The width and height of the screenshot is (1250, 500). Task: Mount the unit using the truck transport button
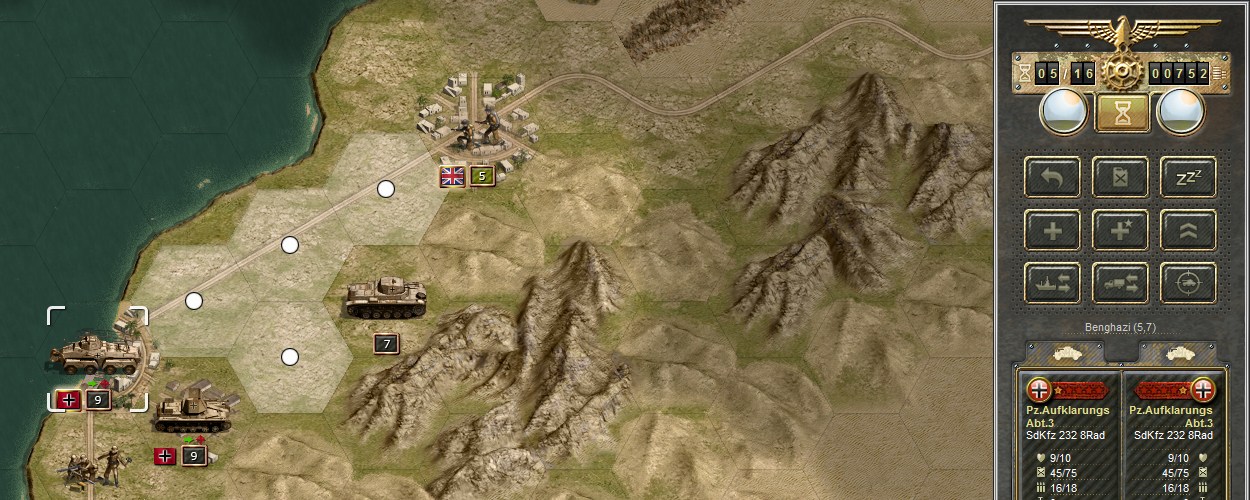pos(1120,283)
